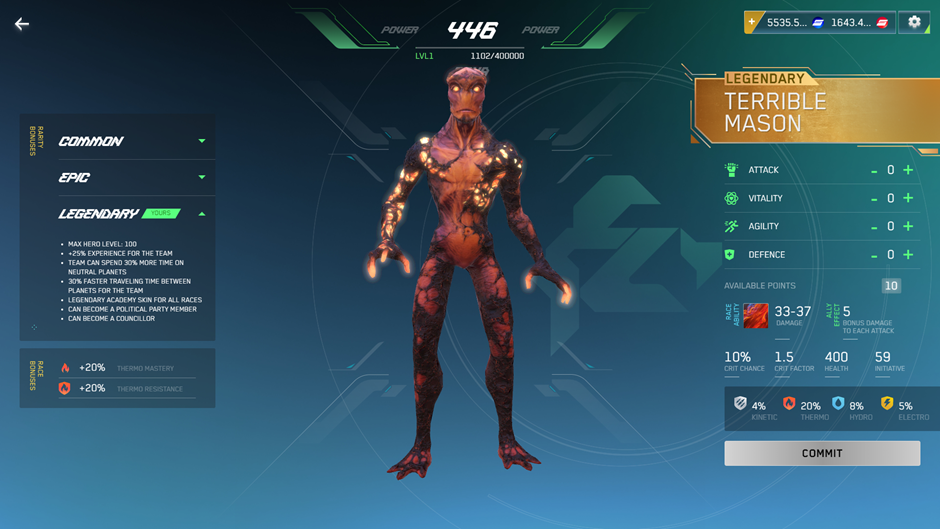Image resolution: width=940 pixels, height=529 pixels.
Task: Add a point to Defence
Action: pyautogui.click(x=908, y=255)
